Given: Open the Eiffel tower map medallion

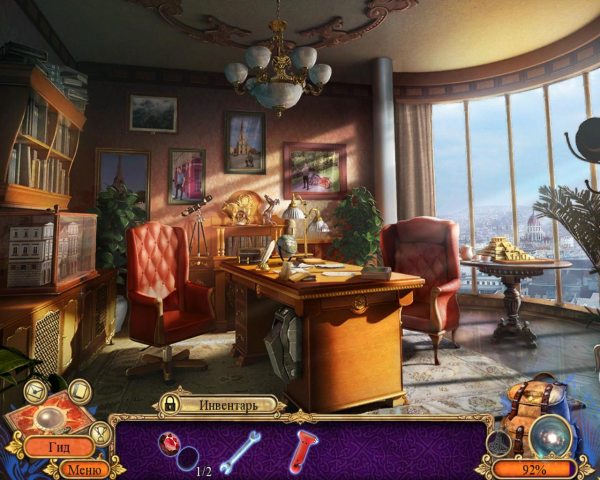Looking at the screenshot, I should tap(499, 443).
